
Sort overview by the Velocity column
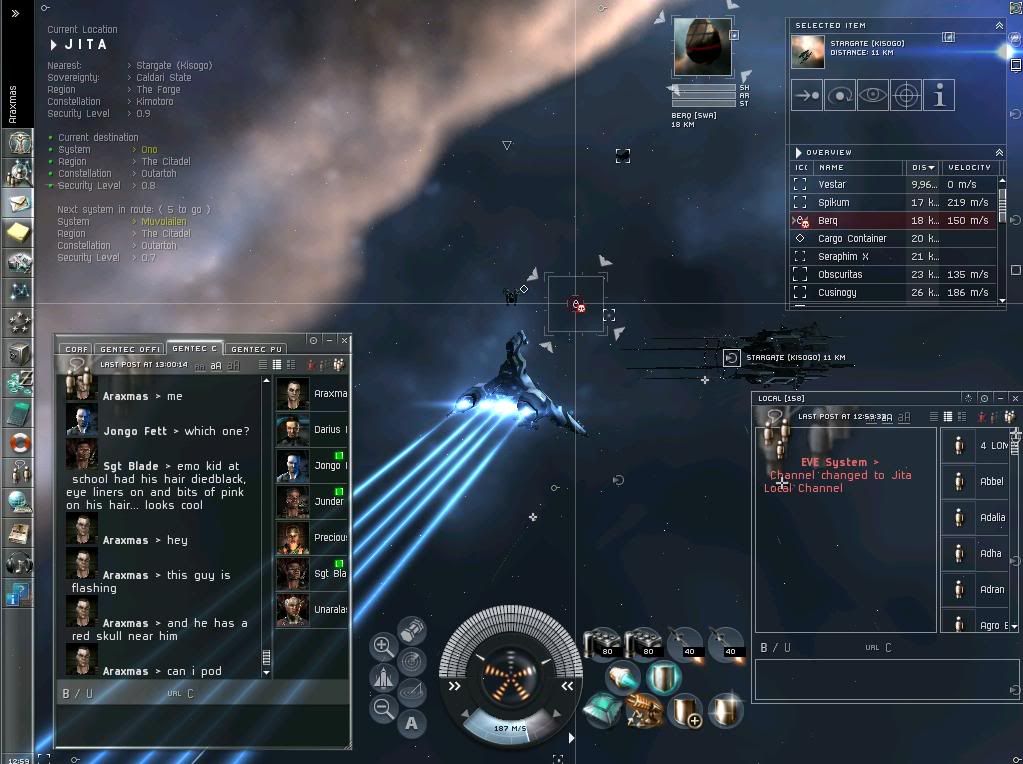pos(968,168)
